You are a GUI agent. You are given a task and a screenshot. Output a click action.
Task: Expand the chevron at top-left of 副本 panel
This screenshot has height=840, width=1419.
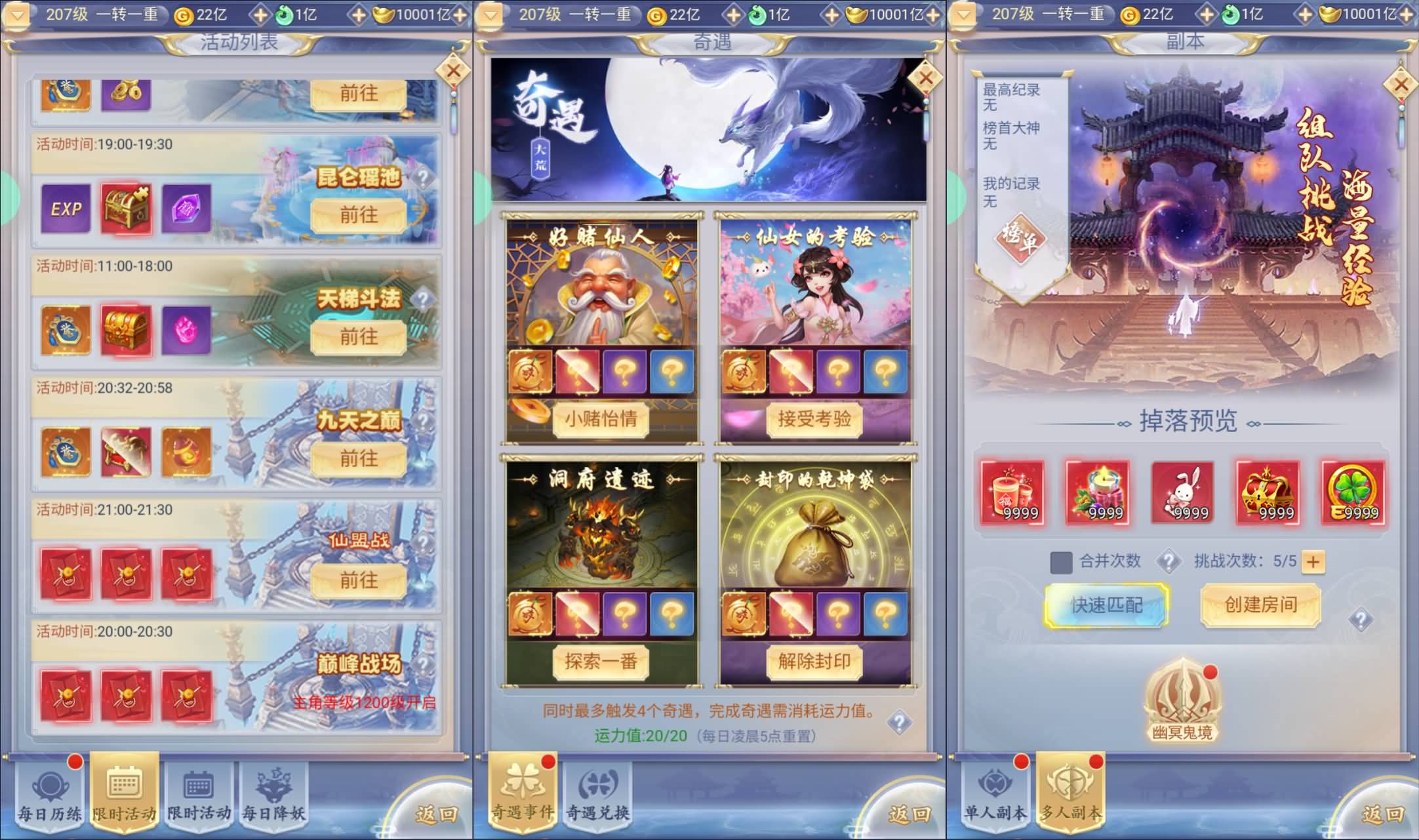(962, 14)
